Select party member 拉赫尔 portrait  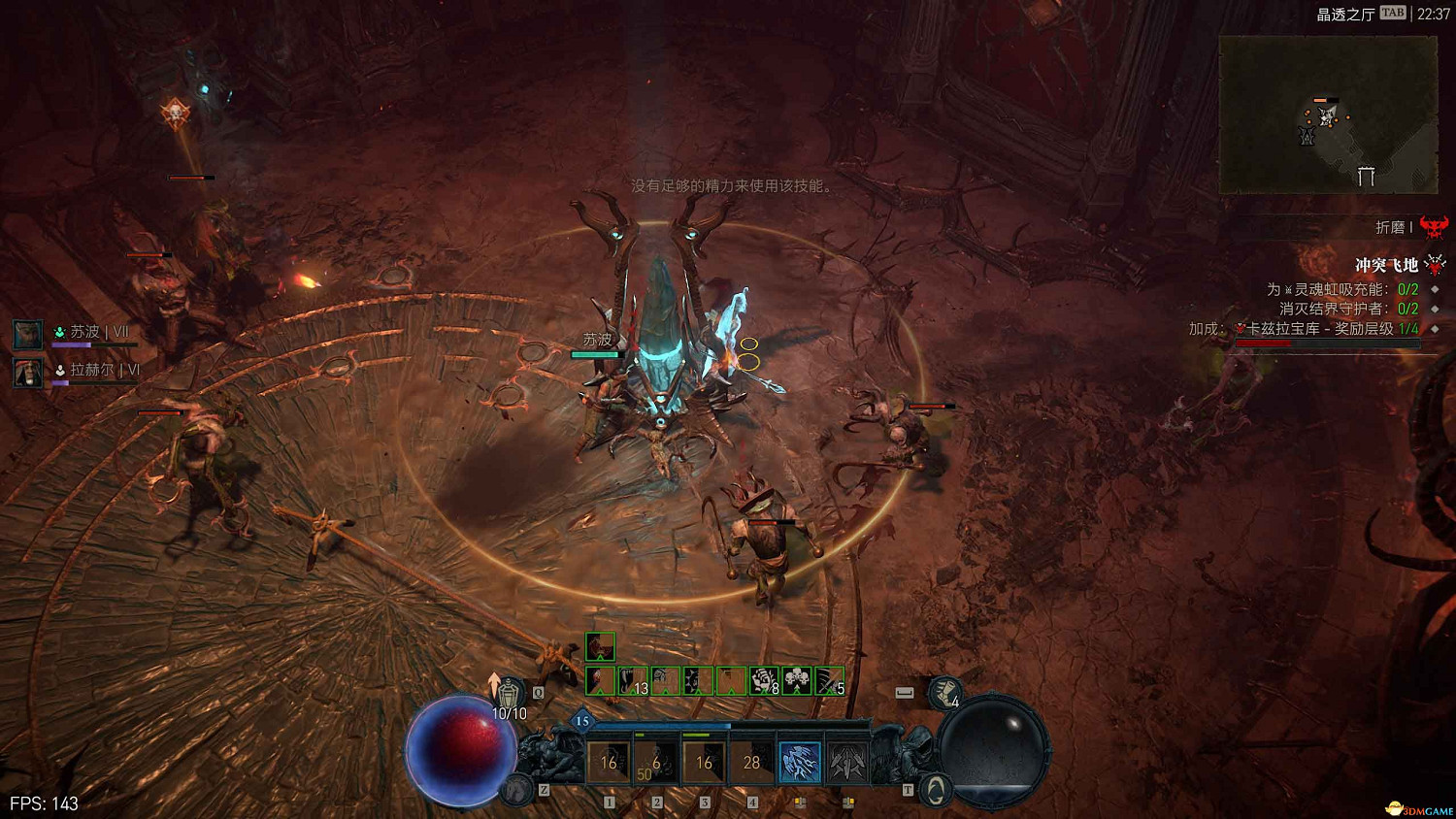(x=27, y=371)
